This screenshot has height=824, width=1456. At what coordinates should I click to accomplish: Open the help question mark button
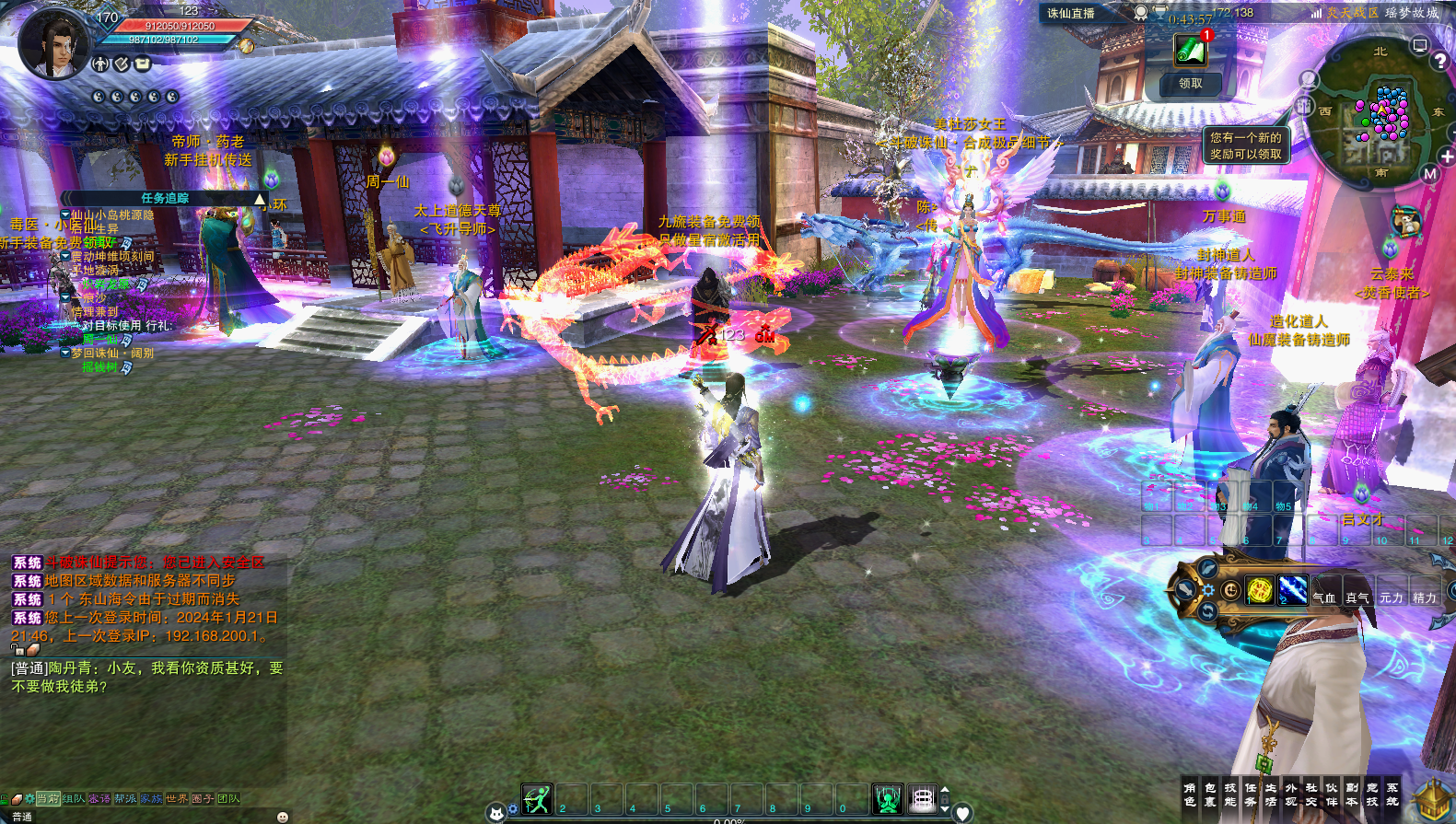click(1440, 62)
